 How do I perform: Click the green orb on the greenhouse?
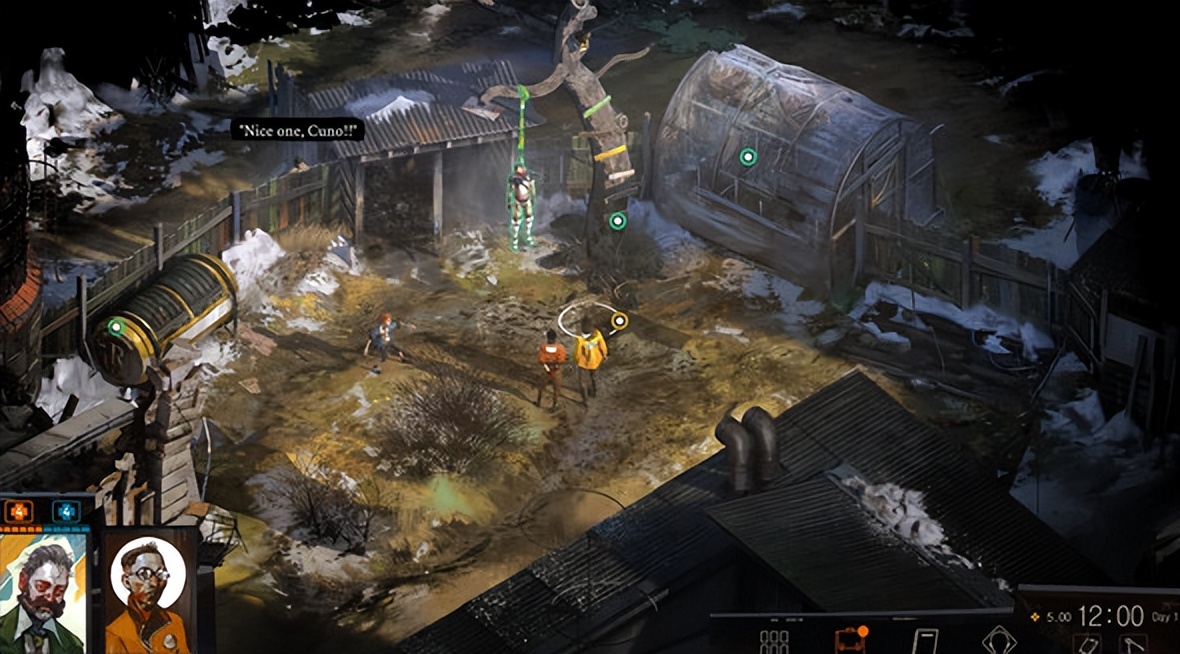pyautogui.click(x=748, y=156)
